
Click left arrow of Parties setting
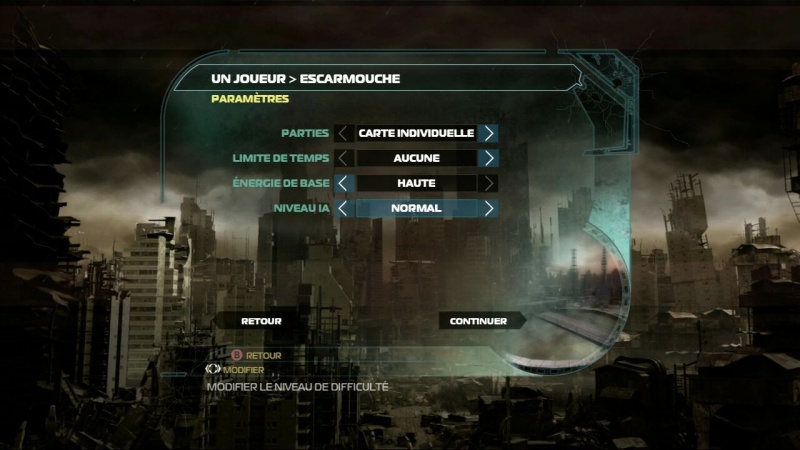[343, 132]
